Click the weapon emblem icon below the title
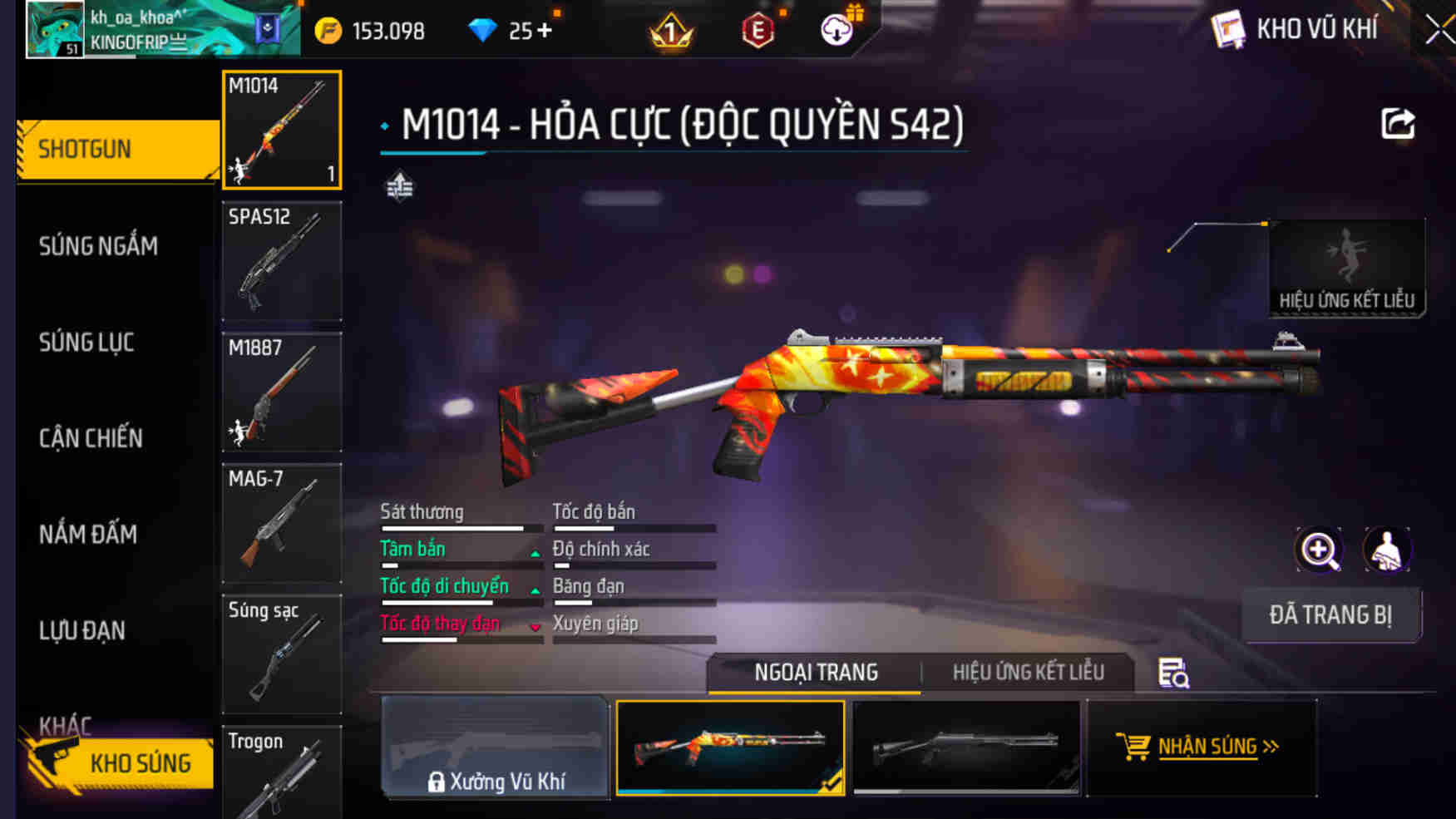This screenshot has width=1456, height=819. (399, 188)
